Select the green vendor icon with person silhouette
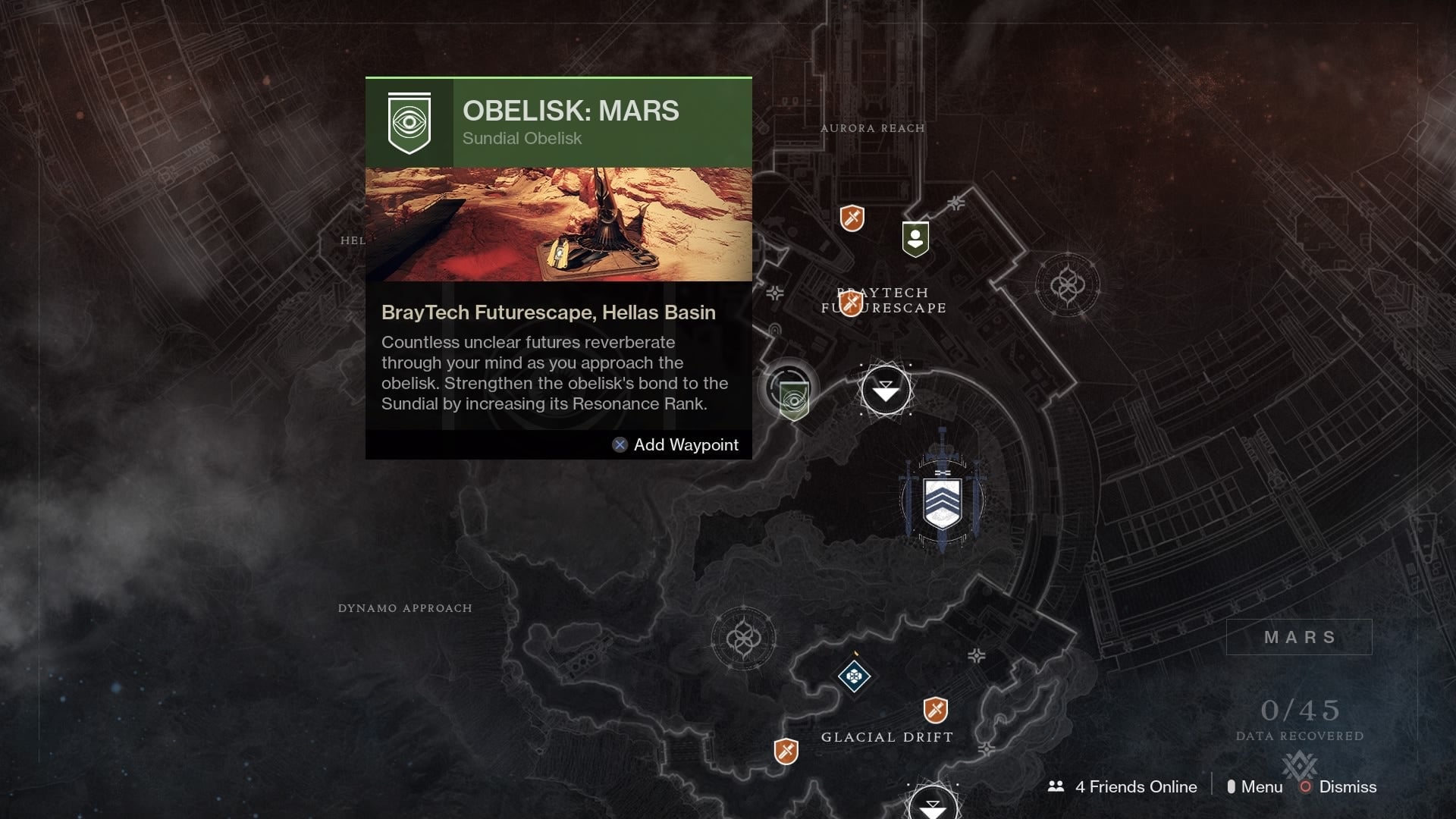The height and width of the screenshot is (819, 1456). pos(915,239)
